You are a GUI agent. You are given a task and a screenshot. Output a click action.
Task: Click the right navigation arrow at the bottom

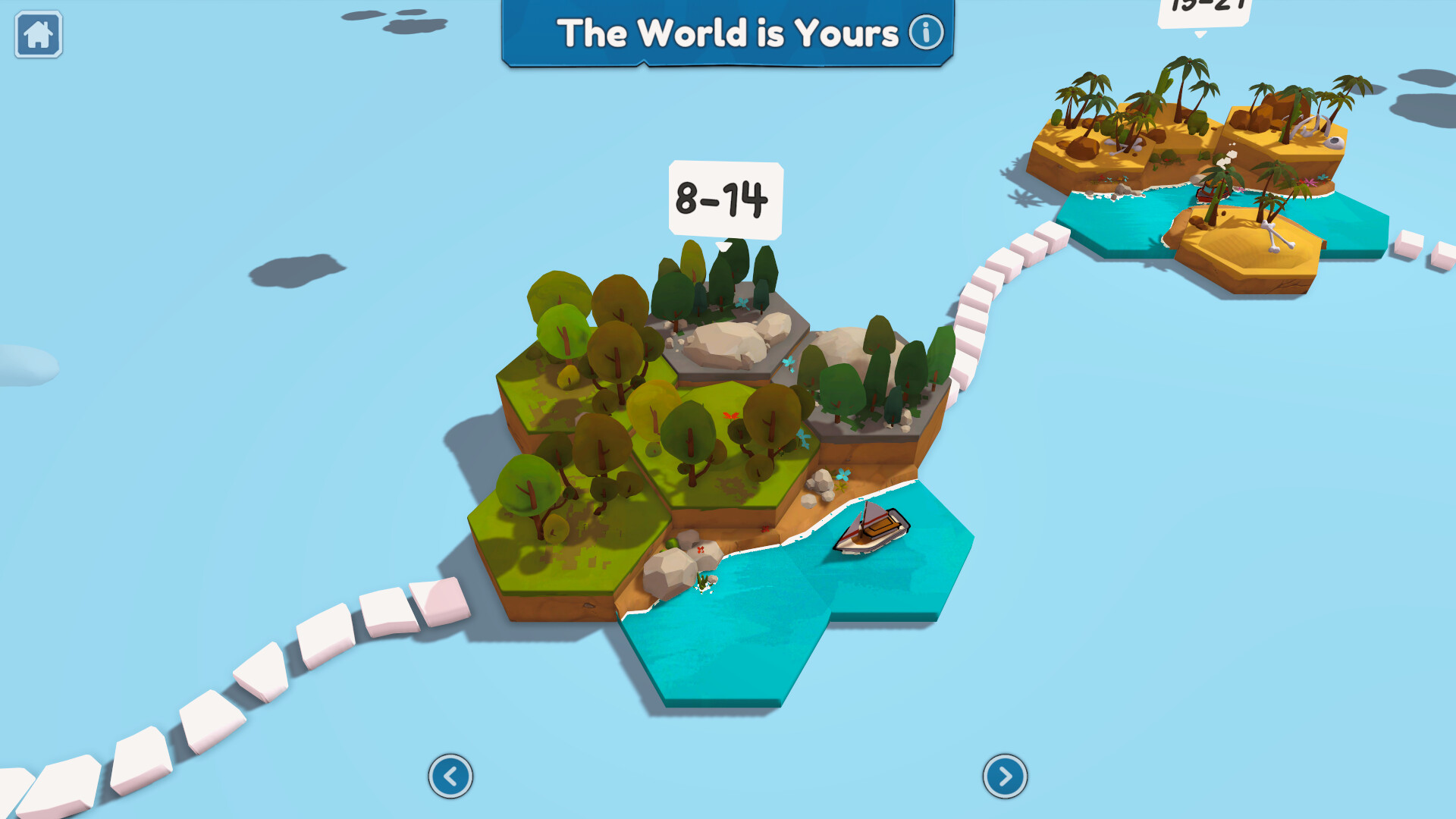click(1005, 776)
